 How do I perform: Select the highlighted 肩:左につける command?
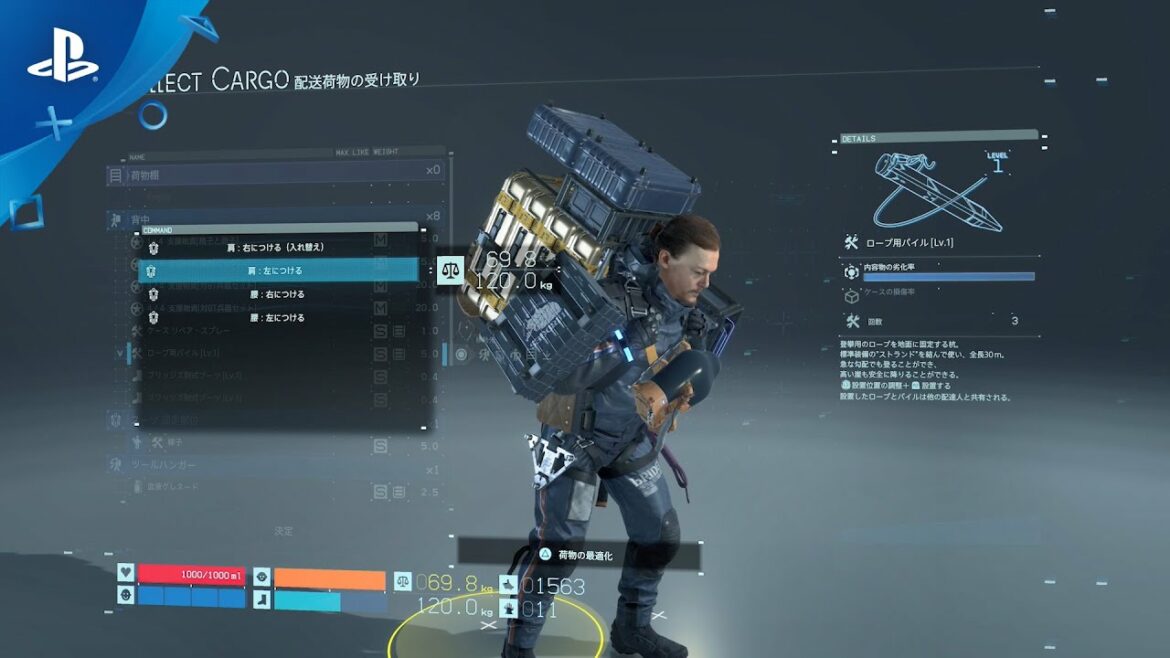pos(277,270)
